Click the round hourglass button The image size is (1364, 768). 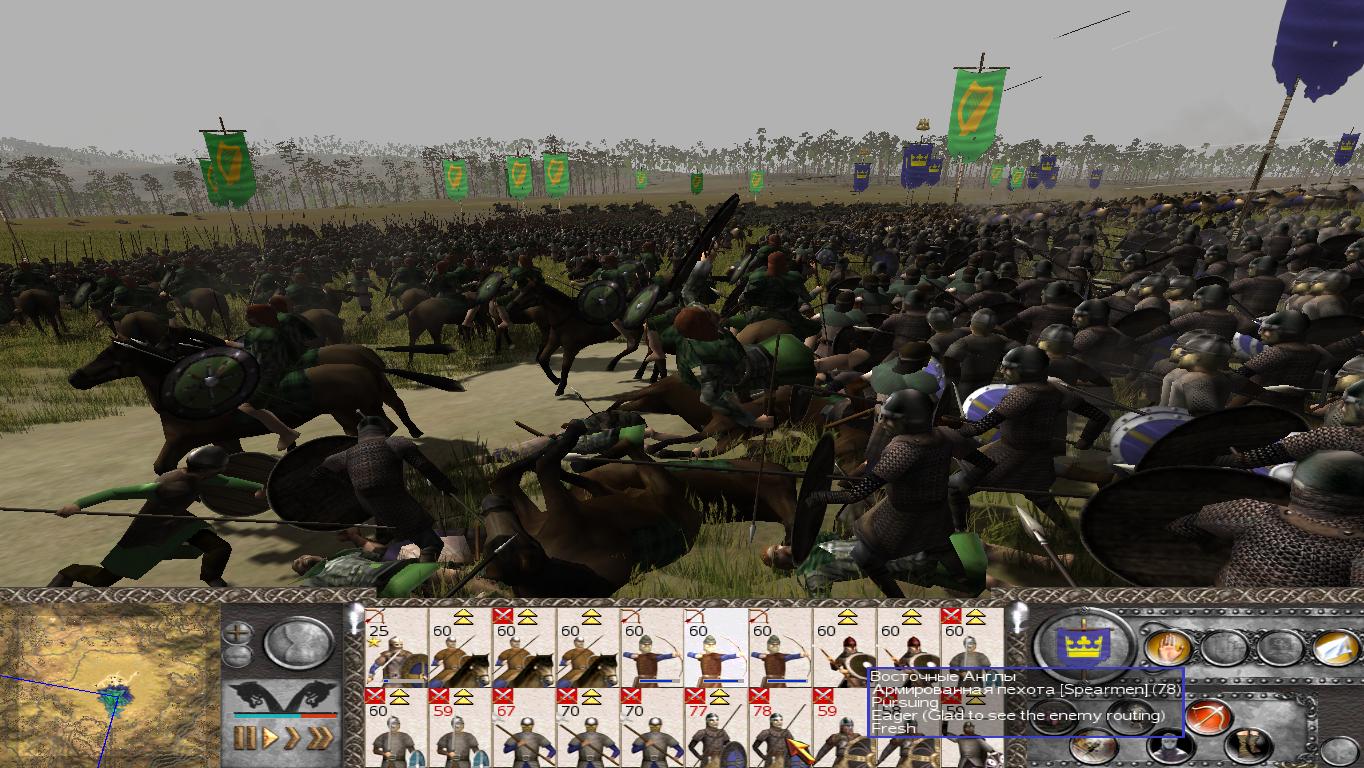[299, 643]
